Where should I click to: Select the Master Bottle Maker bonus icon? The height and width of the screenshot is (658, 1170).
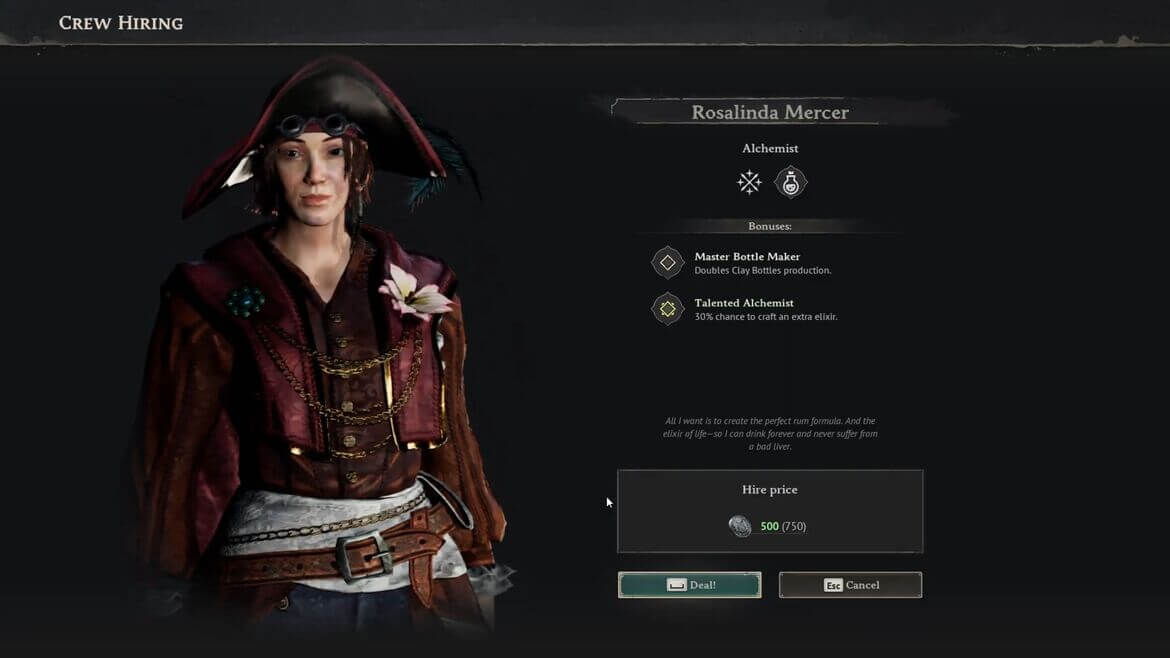click(667, 263)
